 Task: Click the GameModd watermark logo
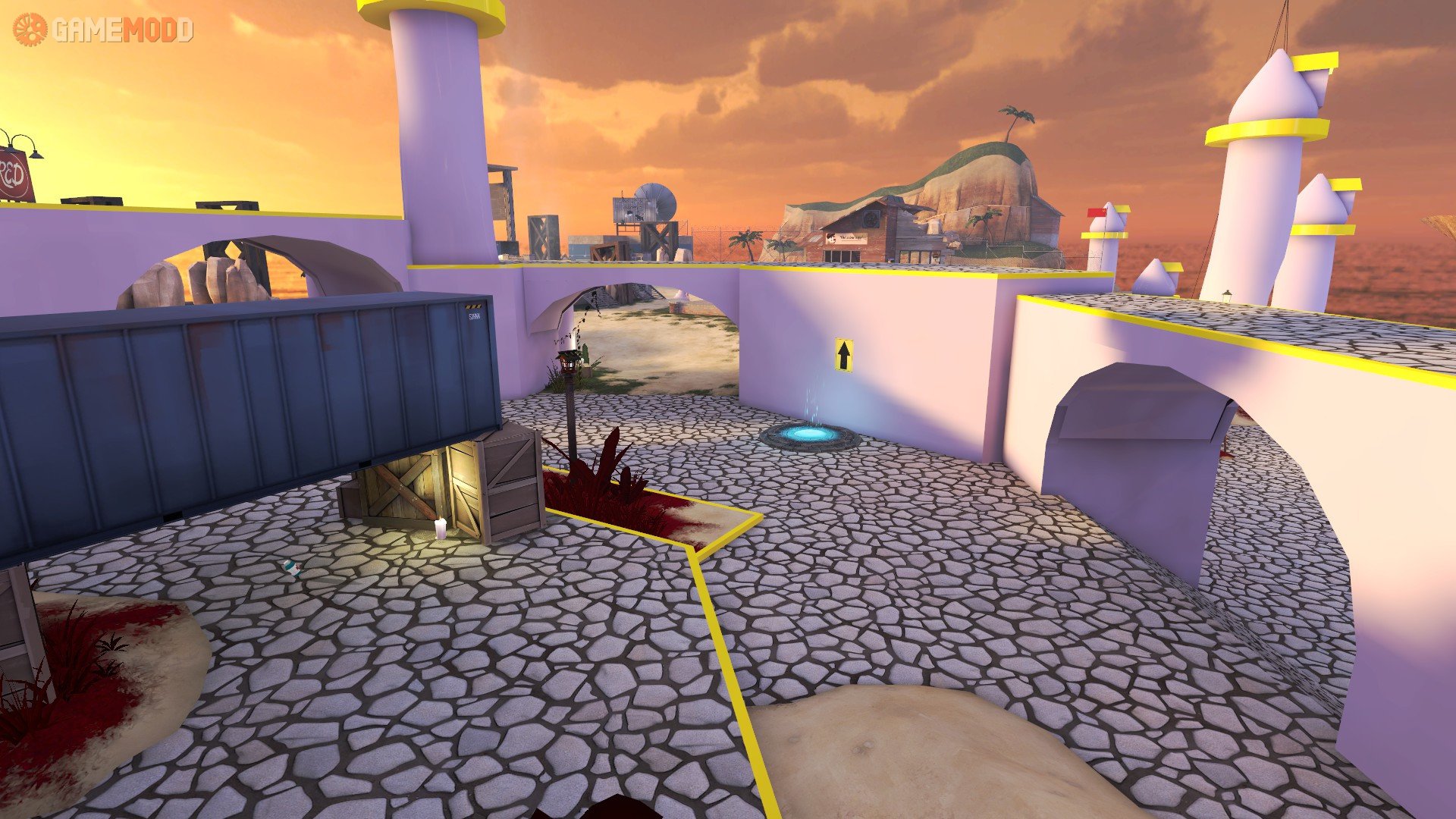coord(103,30)
